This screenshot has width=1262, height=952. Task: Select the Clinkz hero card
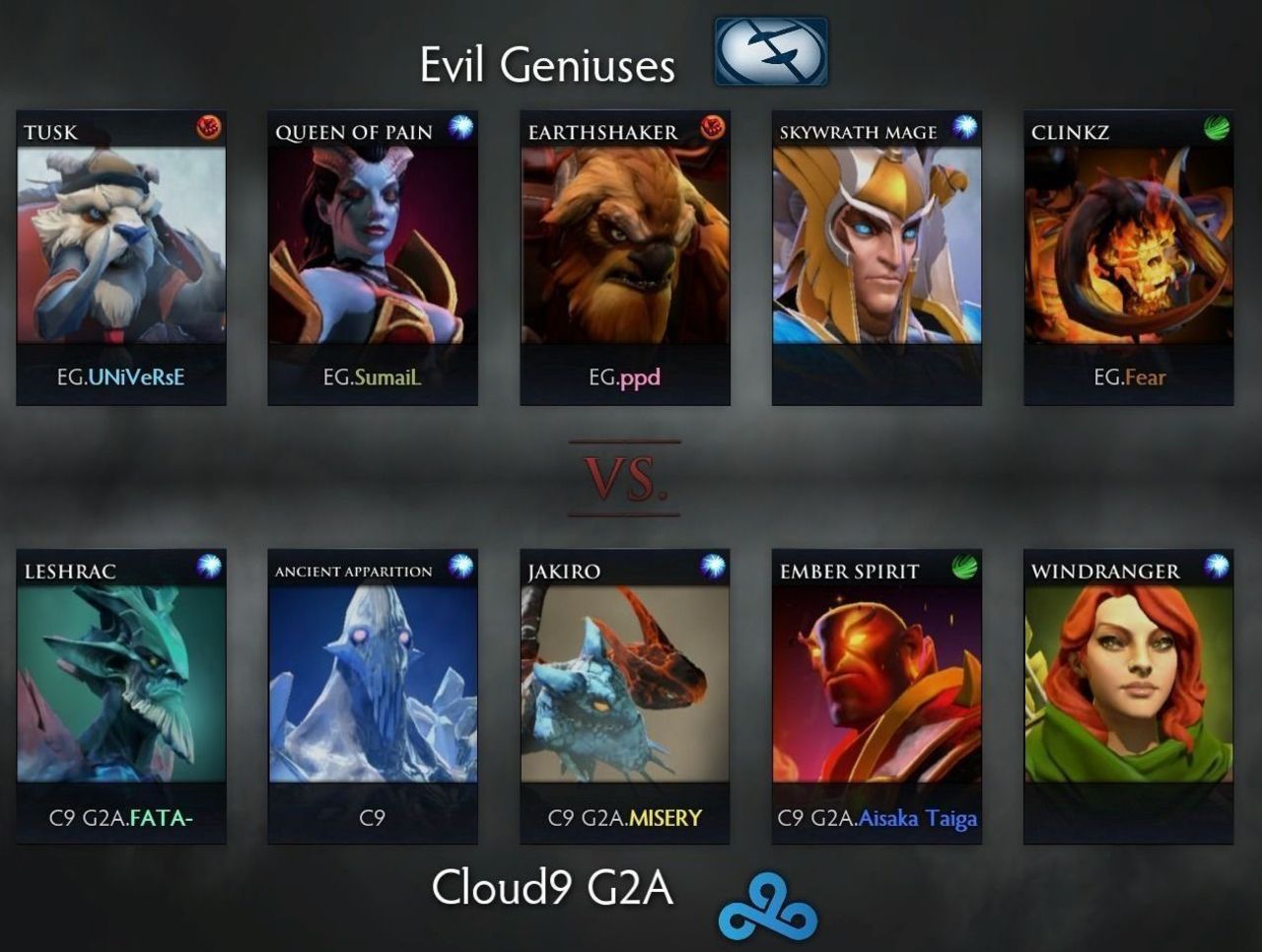[1129, 245]
